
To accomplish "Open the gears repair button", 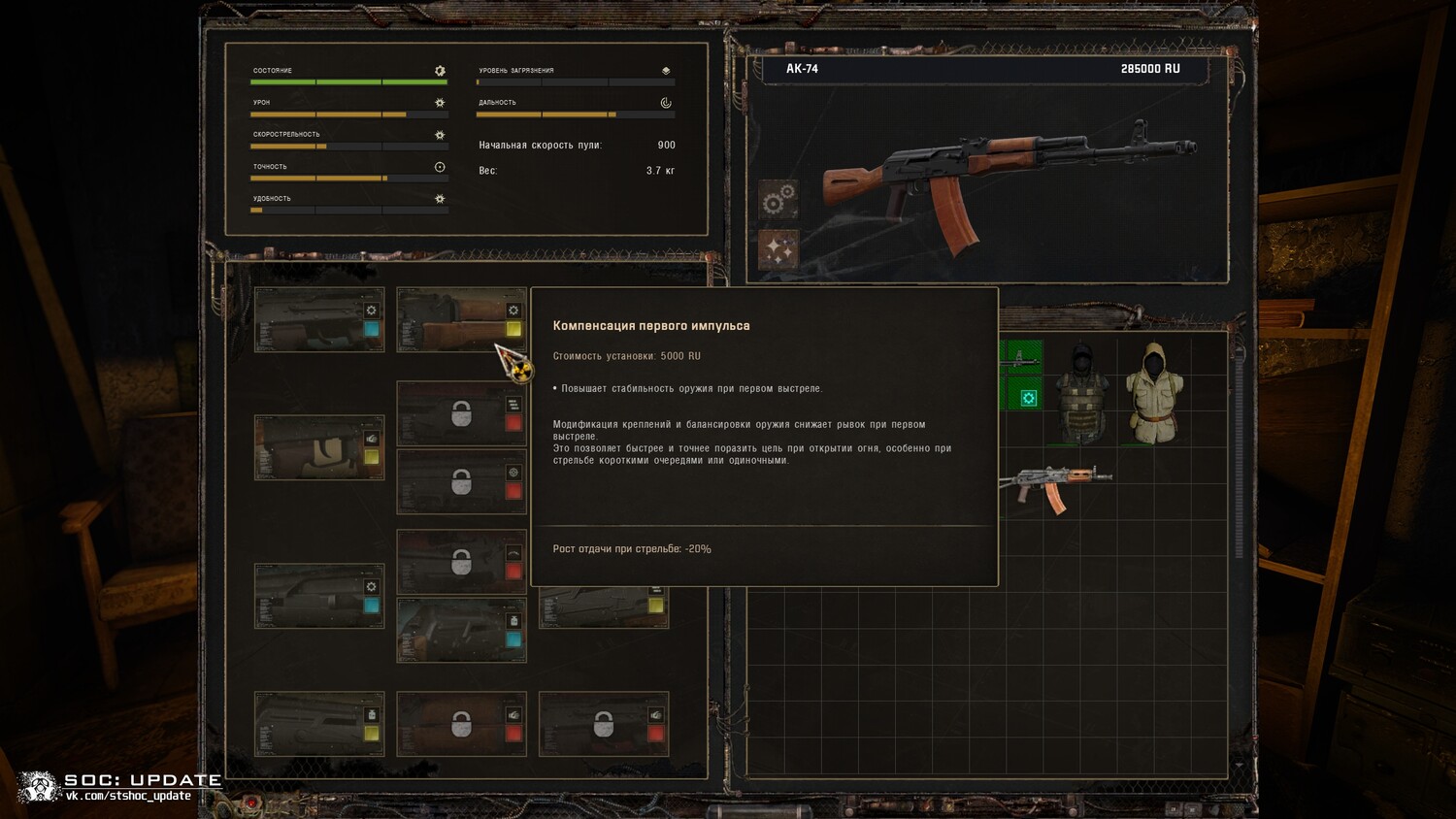I will point(778,200).
